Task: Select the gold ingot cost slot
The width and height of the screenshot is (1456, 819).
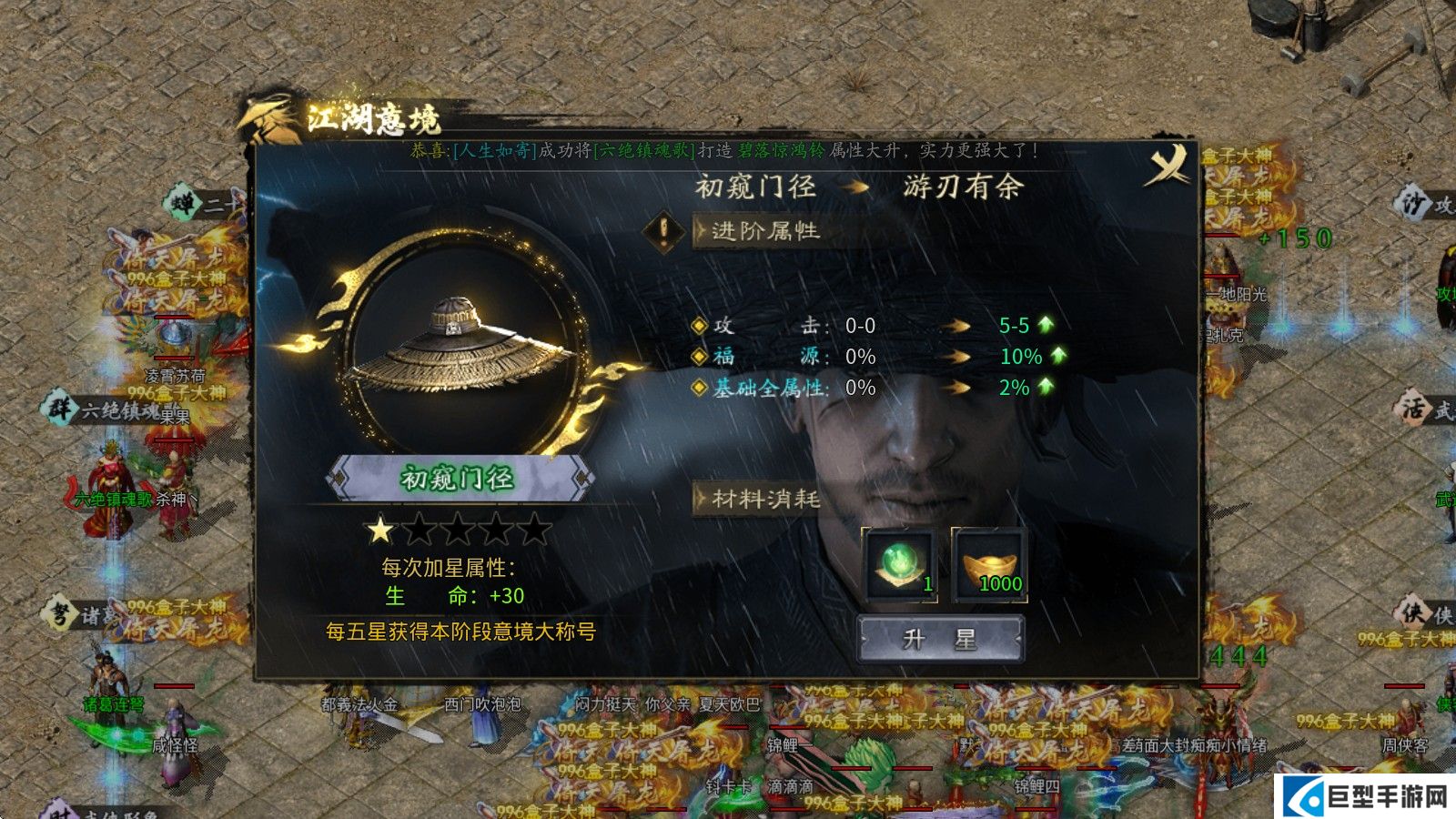Action: pos(990,564)
